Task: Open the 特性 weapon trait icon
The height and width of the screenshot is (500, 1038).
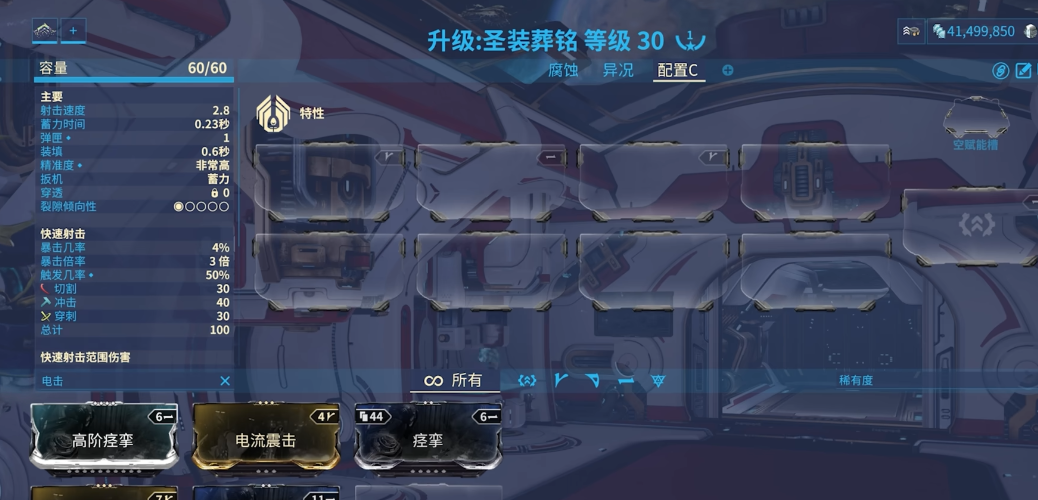Action: click(273, 113)
